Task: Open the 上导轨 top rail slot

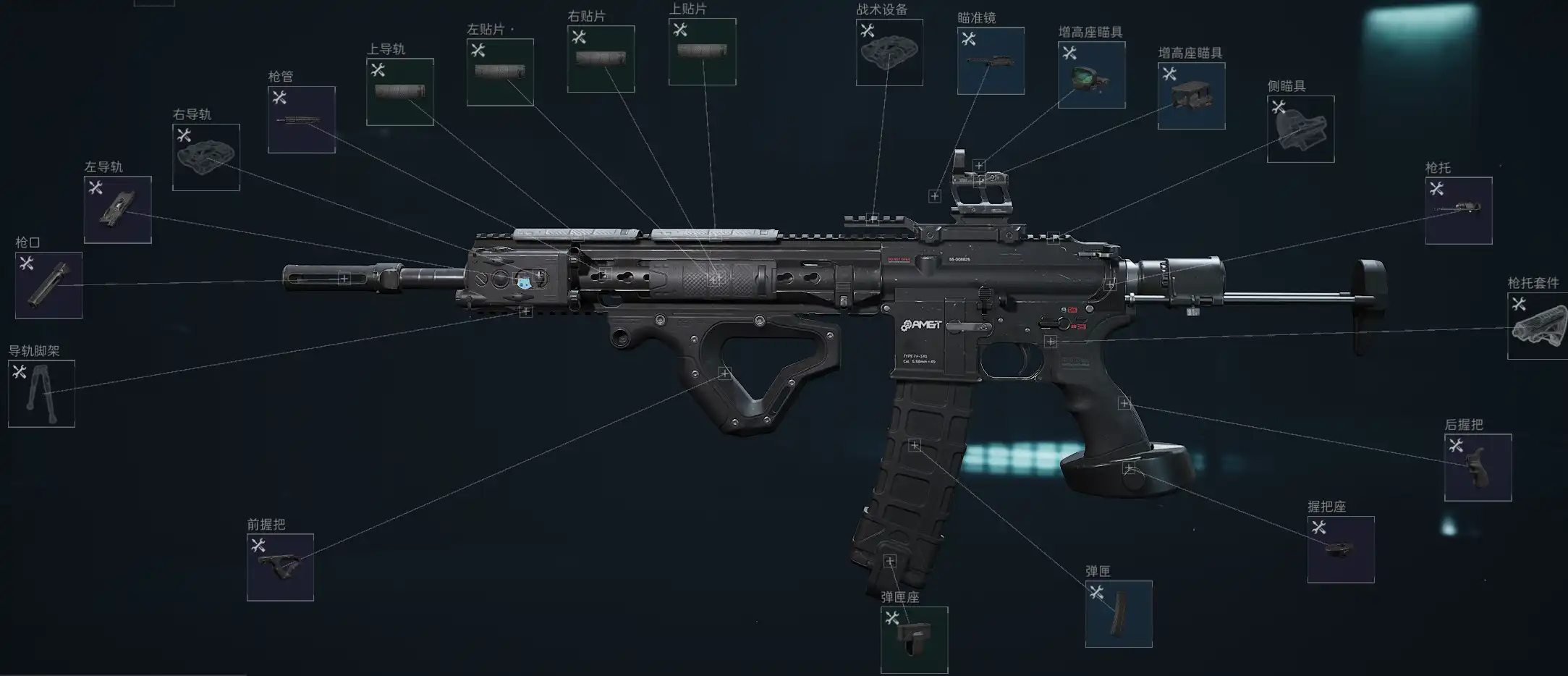Action: pos(400,92)
